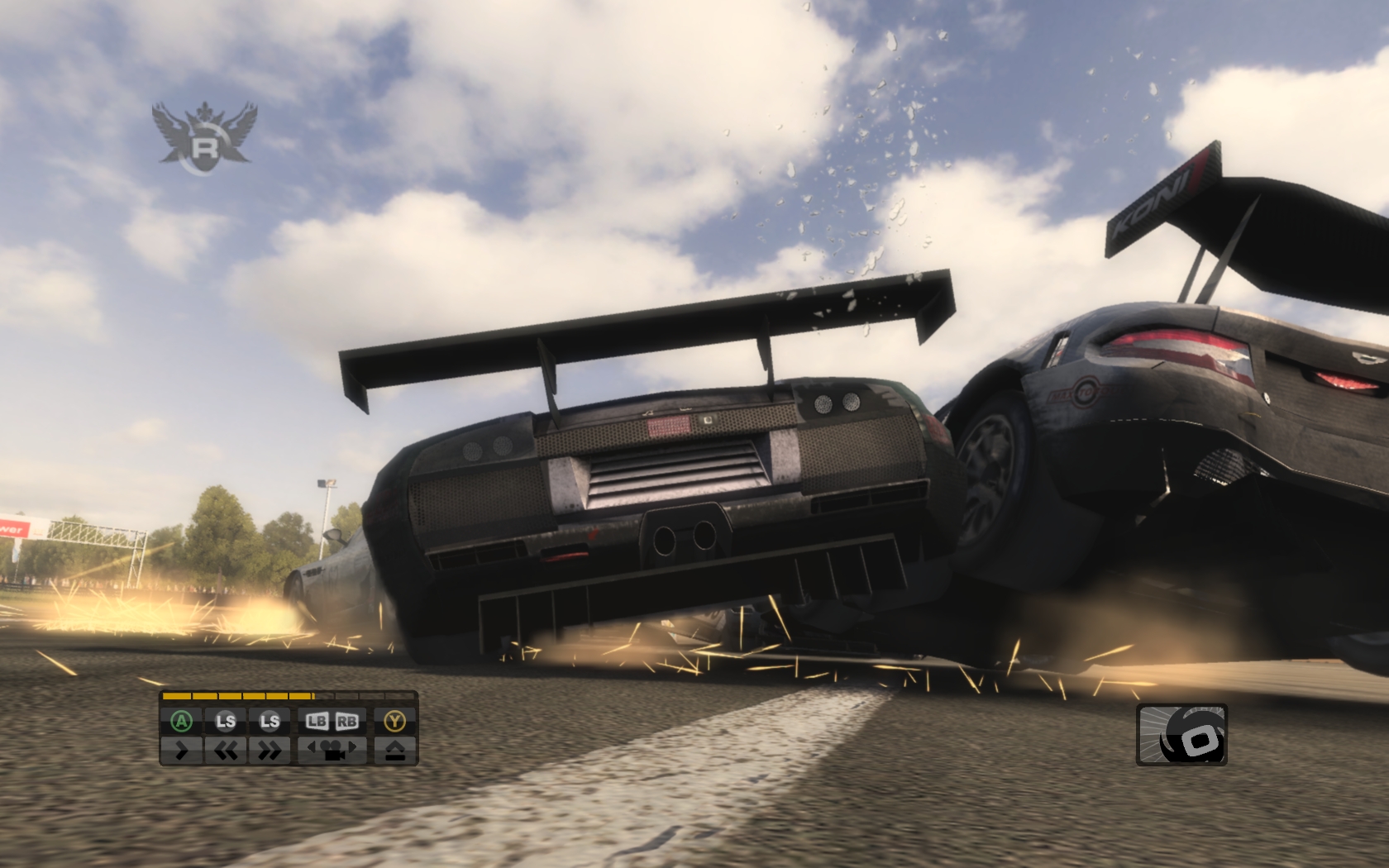Click the yellow segmented replay progress bar
The image size is (1389, 868).
pos(288,696)
